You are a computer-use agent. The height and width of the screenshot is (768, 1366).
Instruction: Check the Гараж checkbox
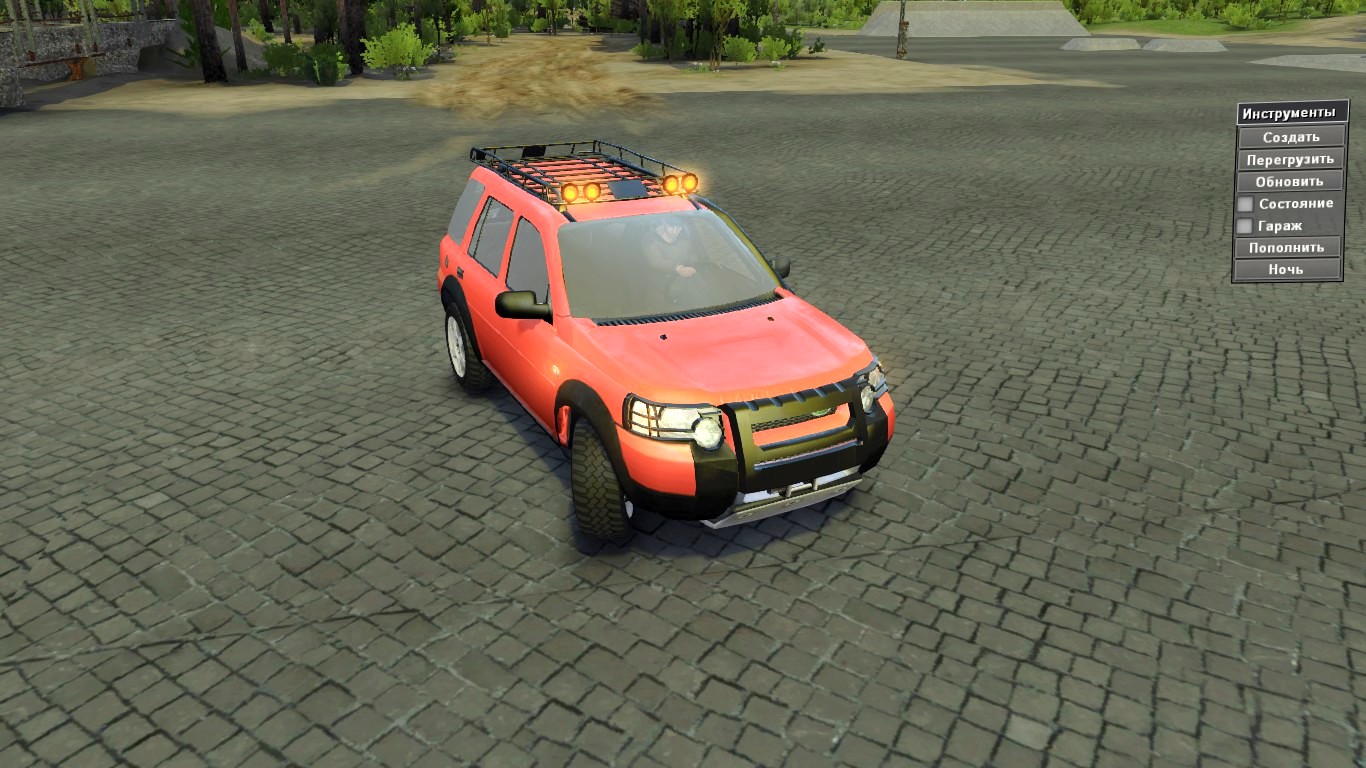click(1245, 226)
